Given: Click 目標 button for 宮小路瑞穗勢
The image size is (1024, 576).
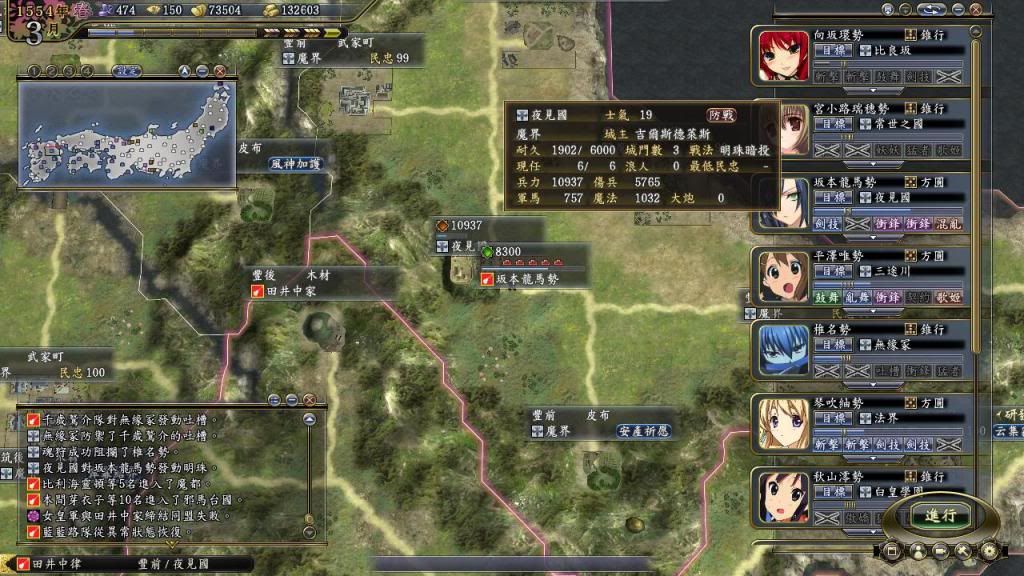Looking at the screenshot, I should (830, 124).
